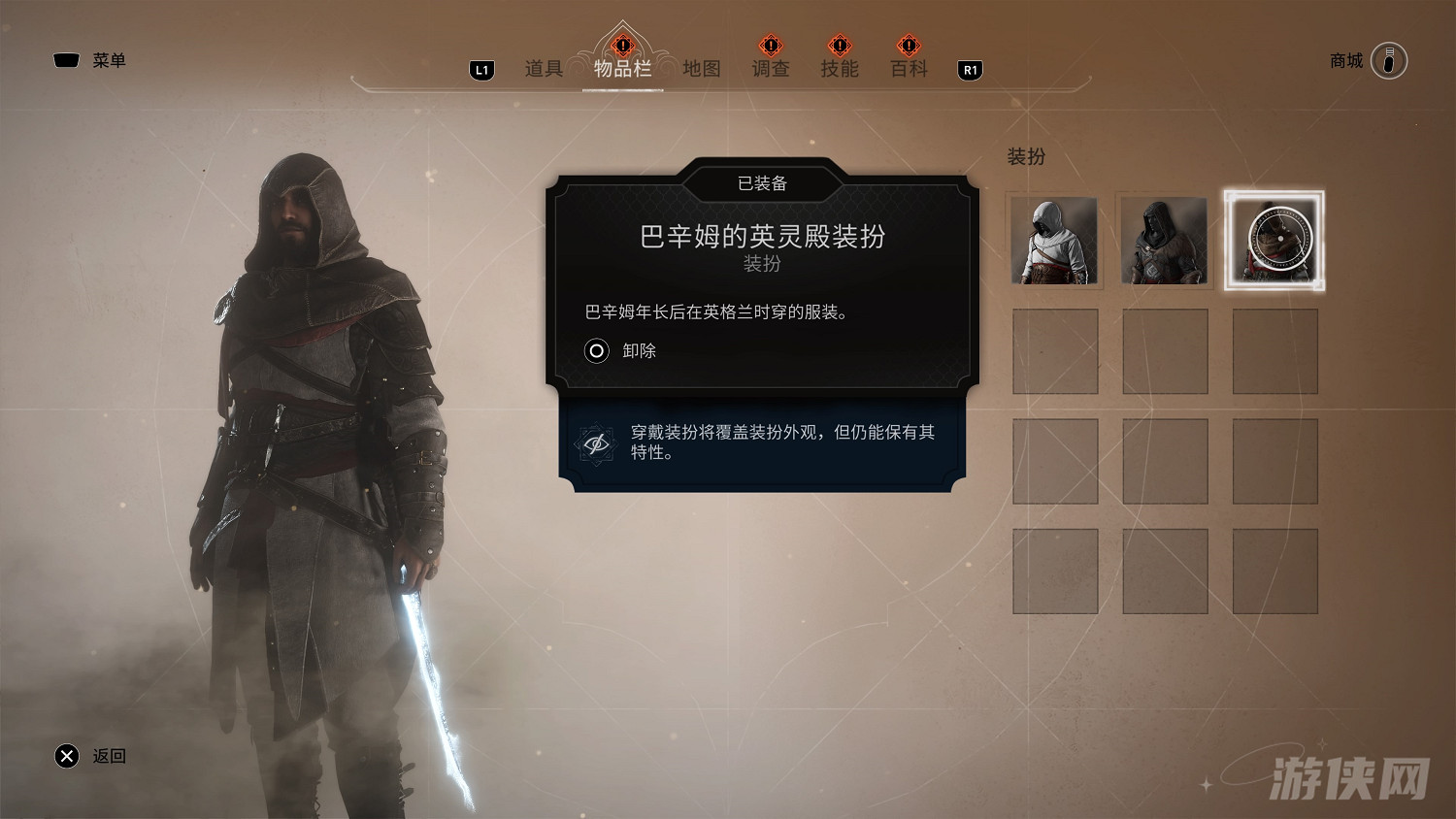Image resolution: width=1456 pixels, height=819 pixels.
Task: Select the white hooded outfit thumbnail
Action: (1055, 240)
